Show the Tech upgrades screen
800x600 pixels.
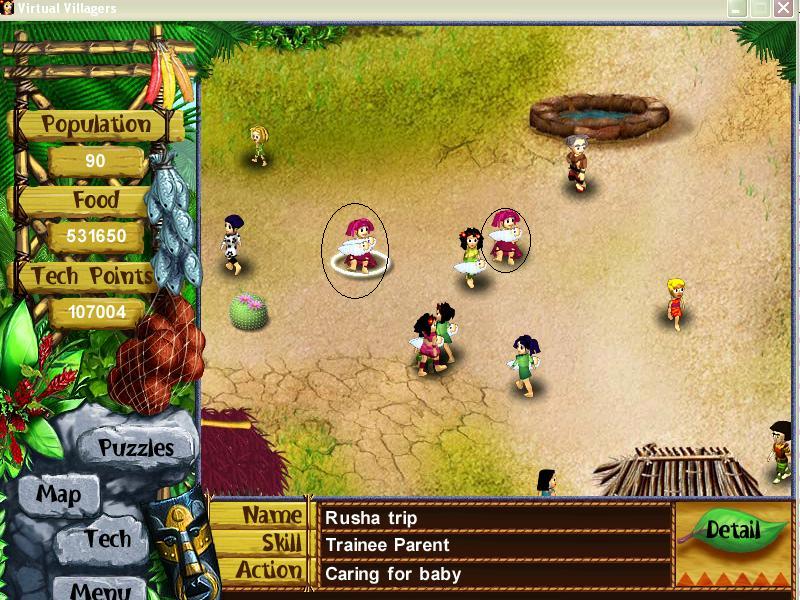[x=106, y=539]
